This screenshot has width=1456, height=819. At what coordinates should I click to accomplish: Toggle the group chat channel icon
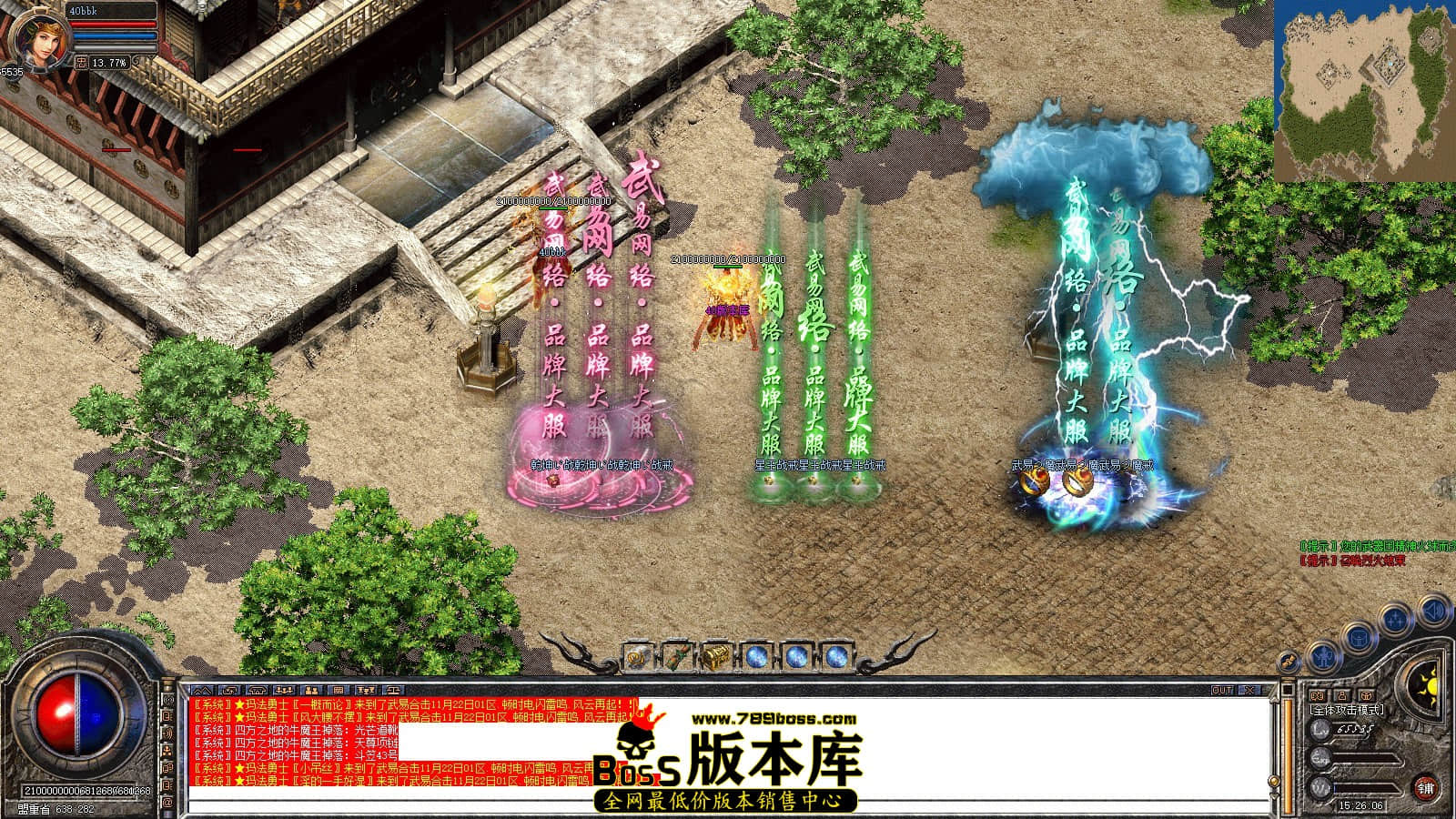(284, 690)
